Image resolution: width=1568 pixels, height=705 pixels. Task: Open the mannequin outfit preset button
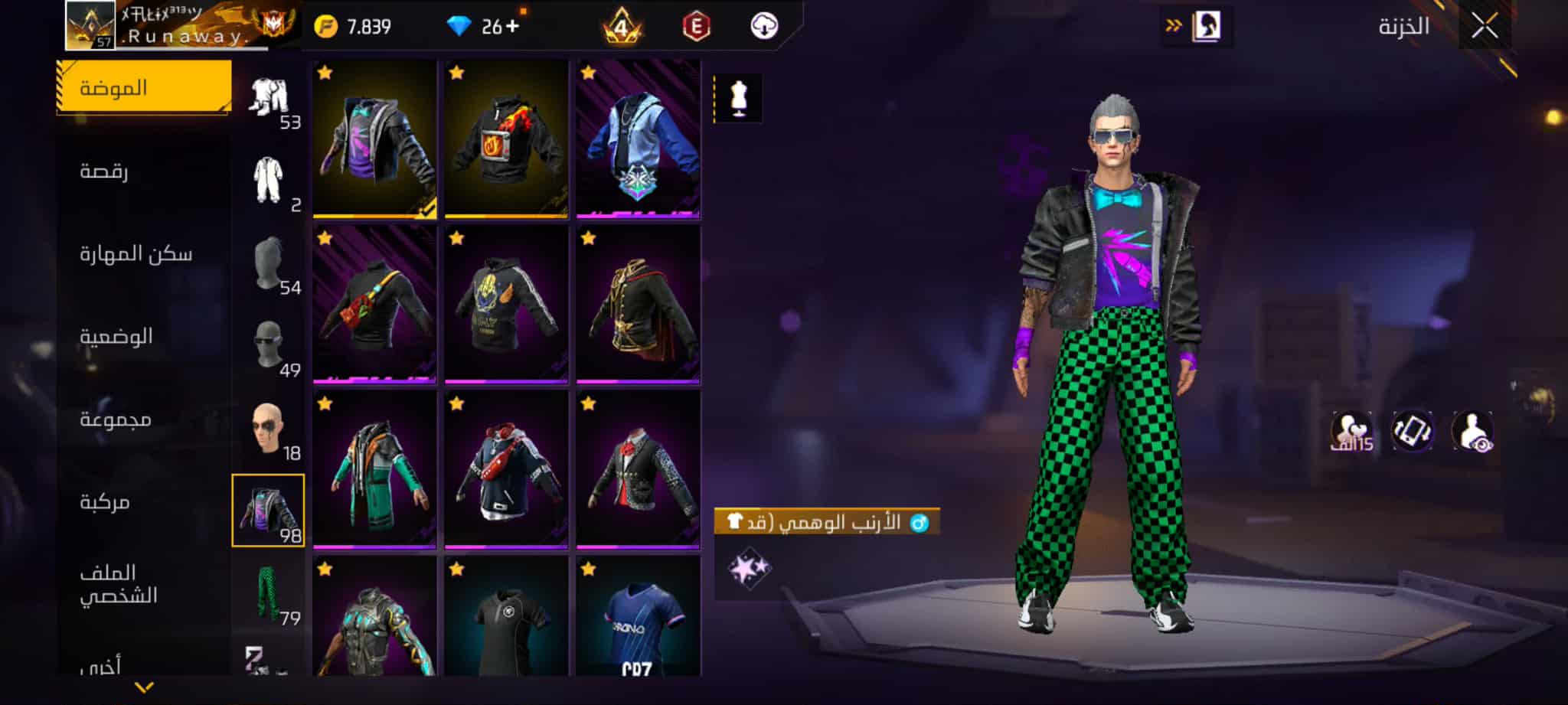point(738,99)
